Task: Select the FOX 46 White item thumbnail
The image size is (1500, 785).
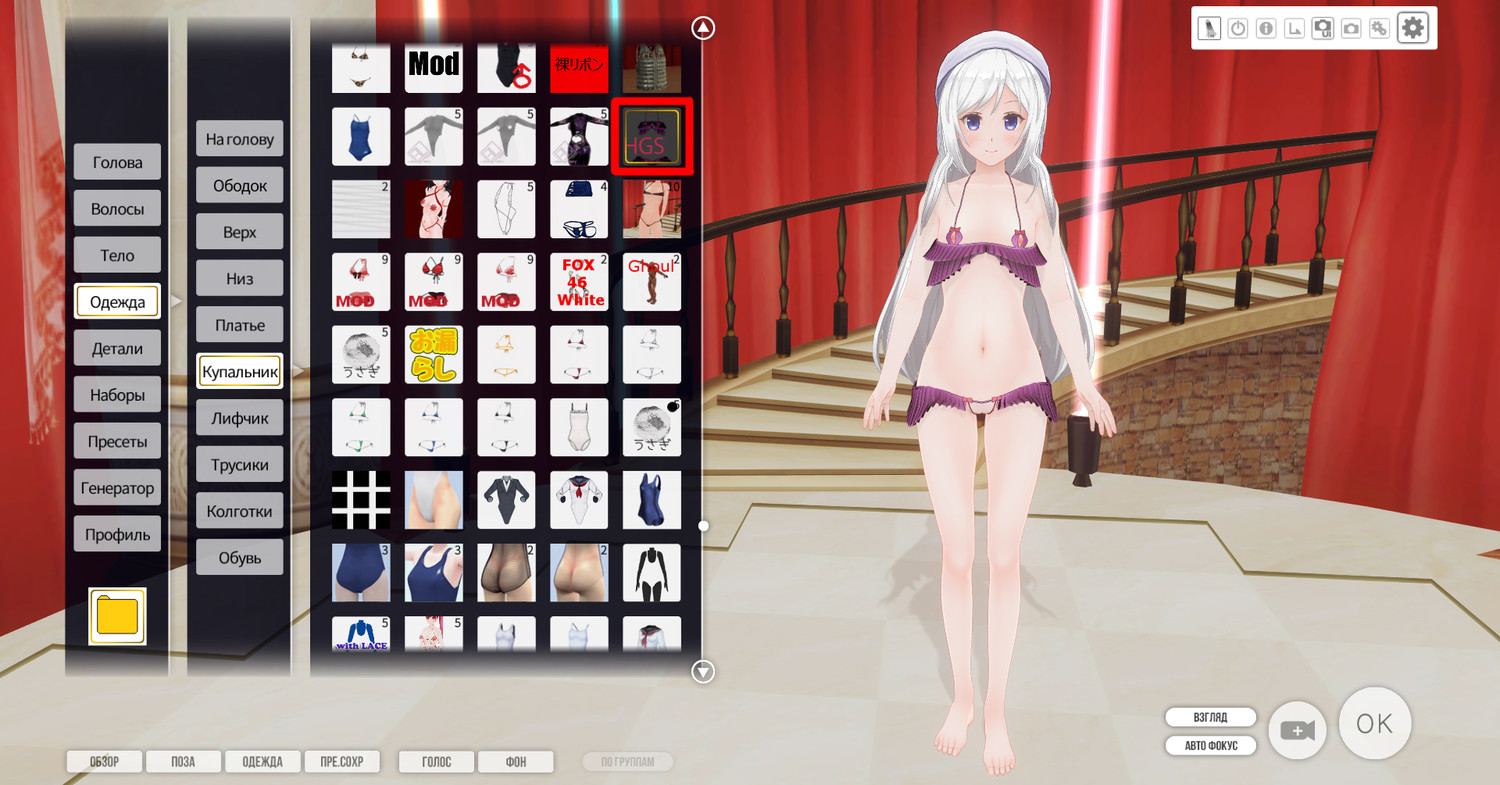Action: coord(579,282)
